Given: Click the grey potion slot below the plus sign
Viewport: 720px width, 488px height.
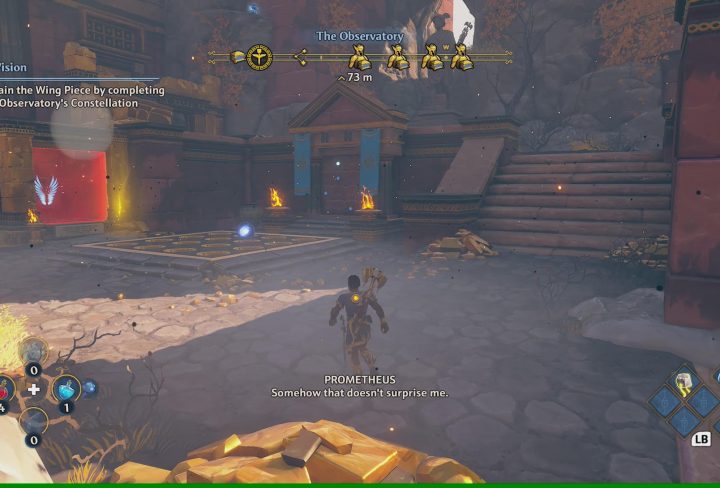Looking at the screenshot, I should tap(33, 422).
